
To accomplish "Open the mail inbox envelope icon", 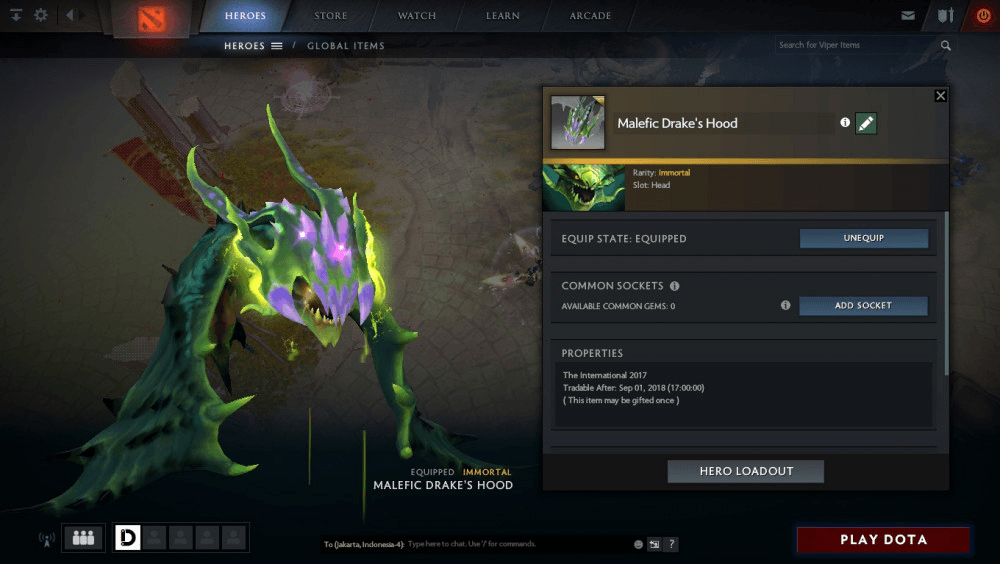I will [x=907, y=16].
